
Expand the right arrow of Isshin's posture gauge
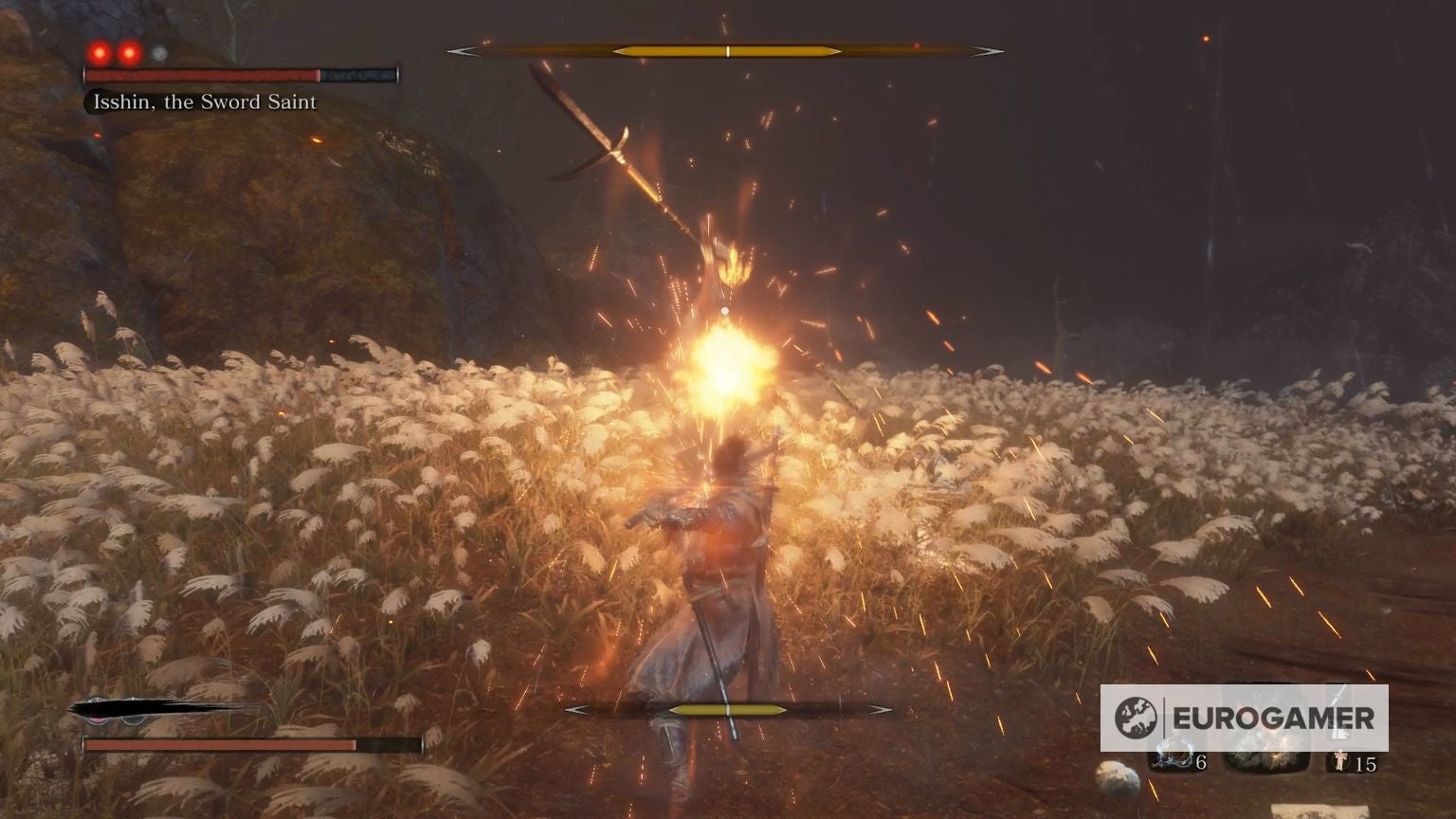click(990, 50)
